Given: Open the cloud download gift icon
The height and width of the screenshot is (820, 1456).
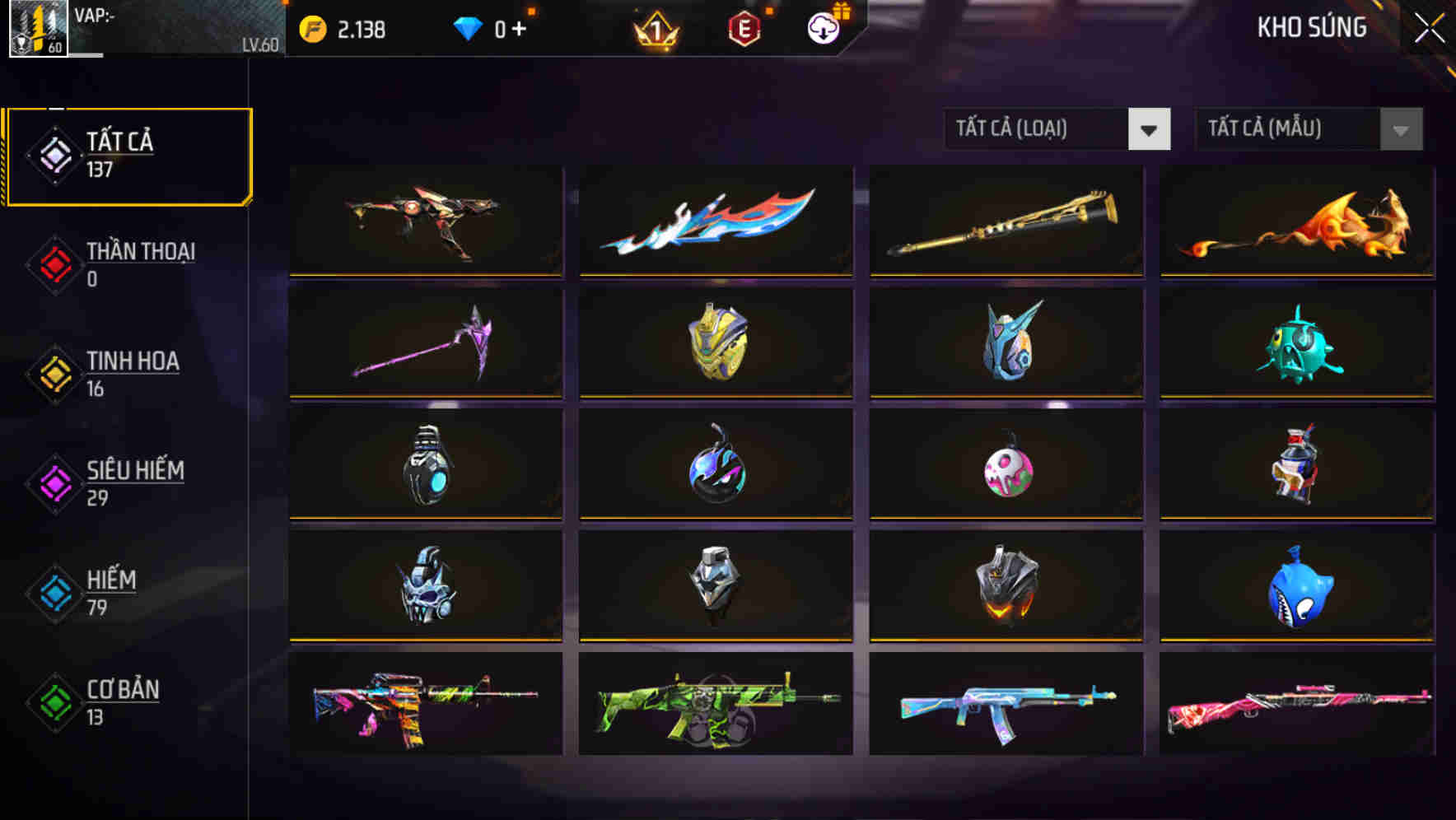Looking at the screenshot, I should point(823,27).
